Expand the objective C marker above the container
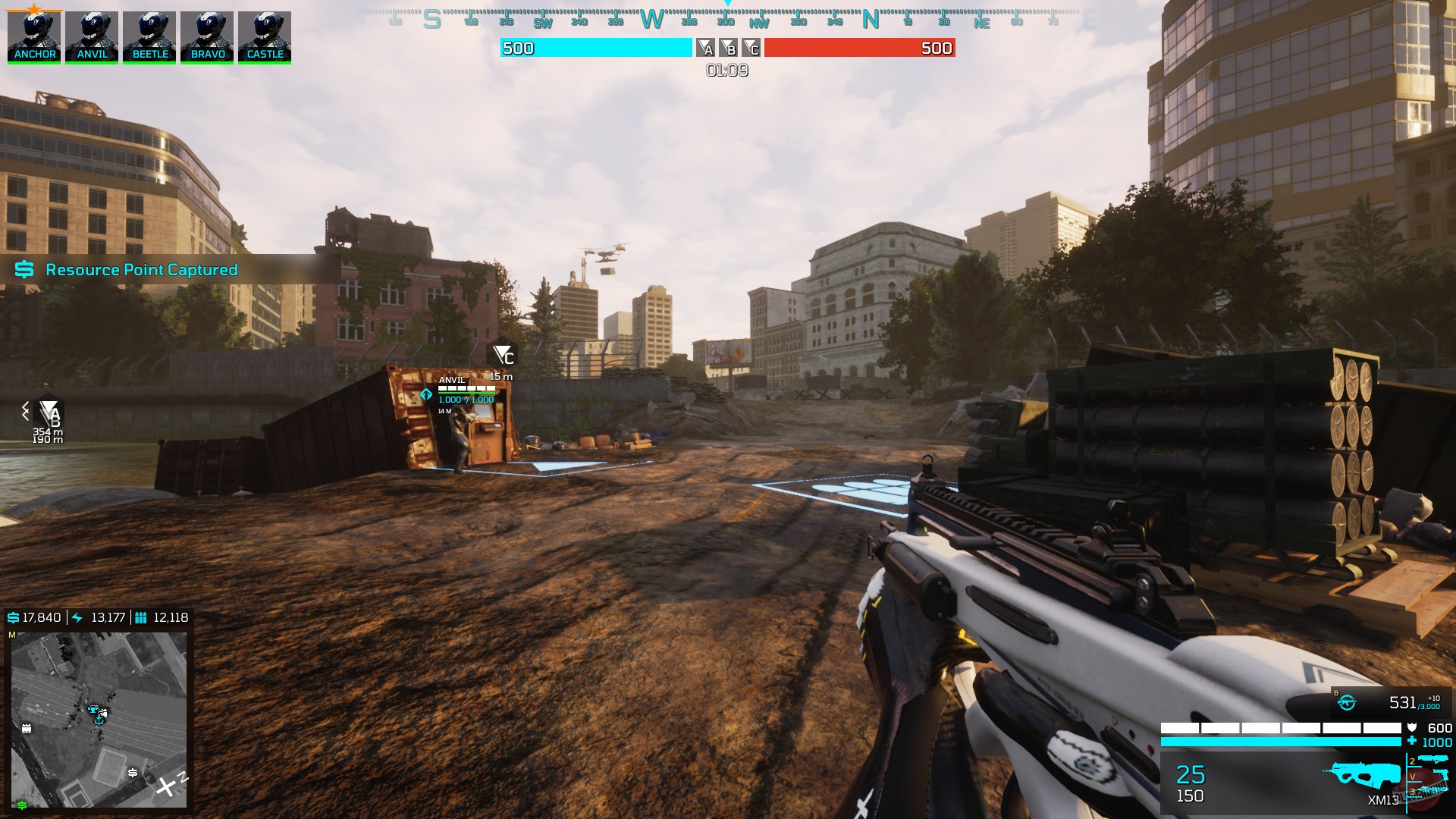The height and width of the screenshot is (819, 1456). pyautogui.click(x=500, y=353)
